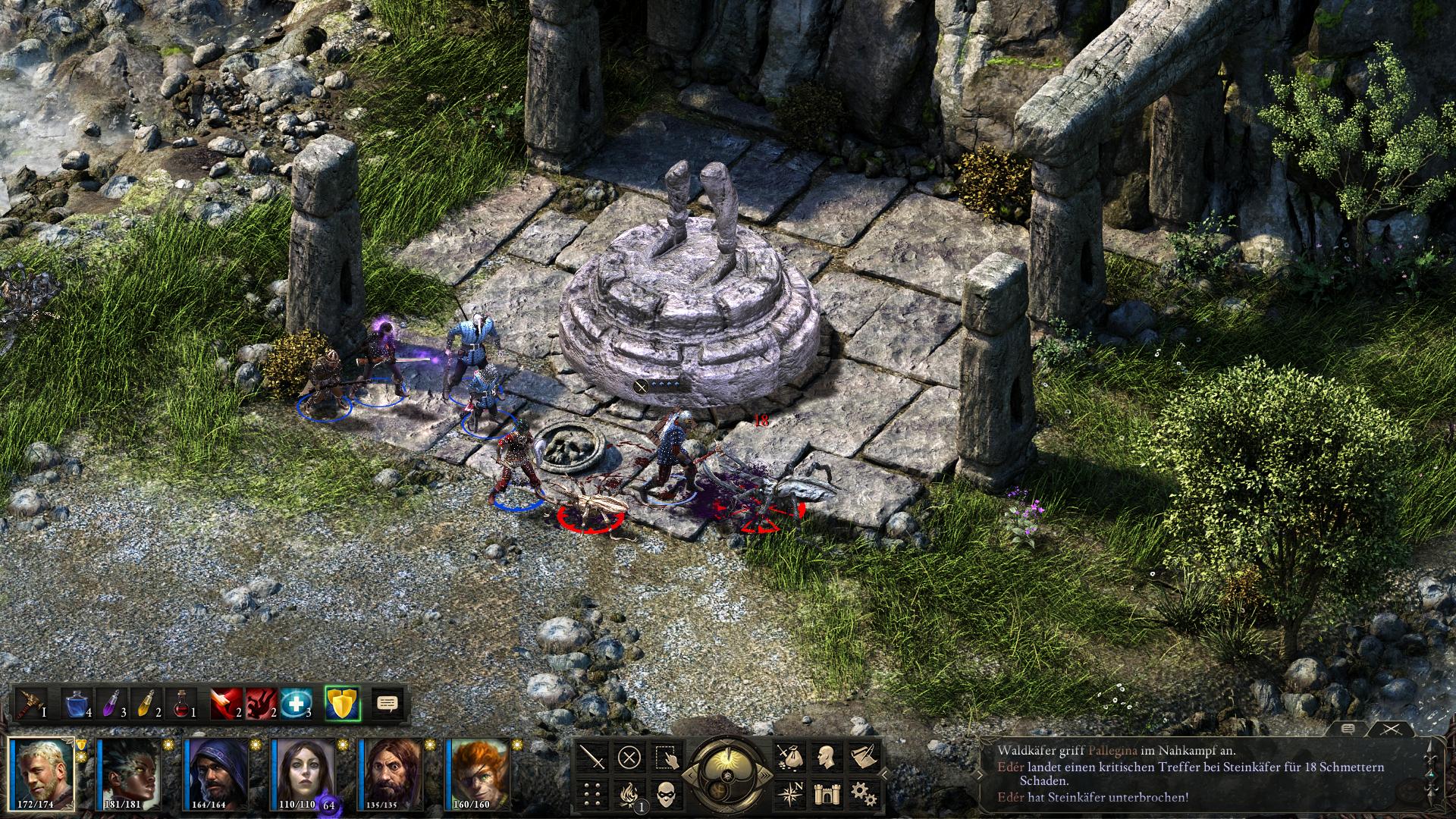1456x819 pixels.
Task: Click the select-all party button
Action: (667, 757)
